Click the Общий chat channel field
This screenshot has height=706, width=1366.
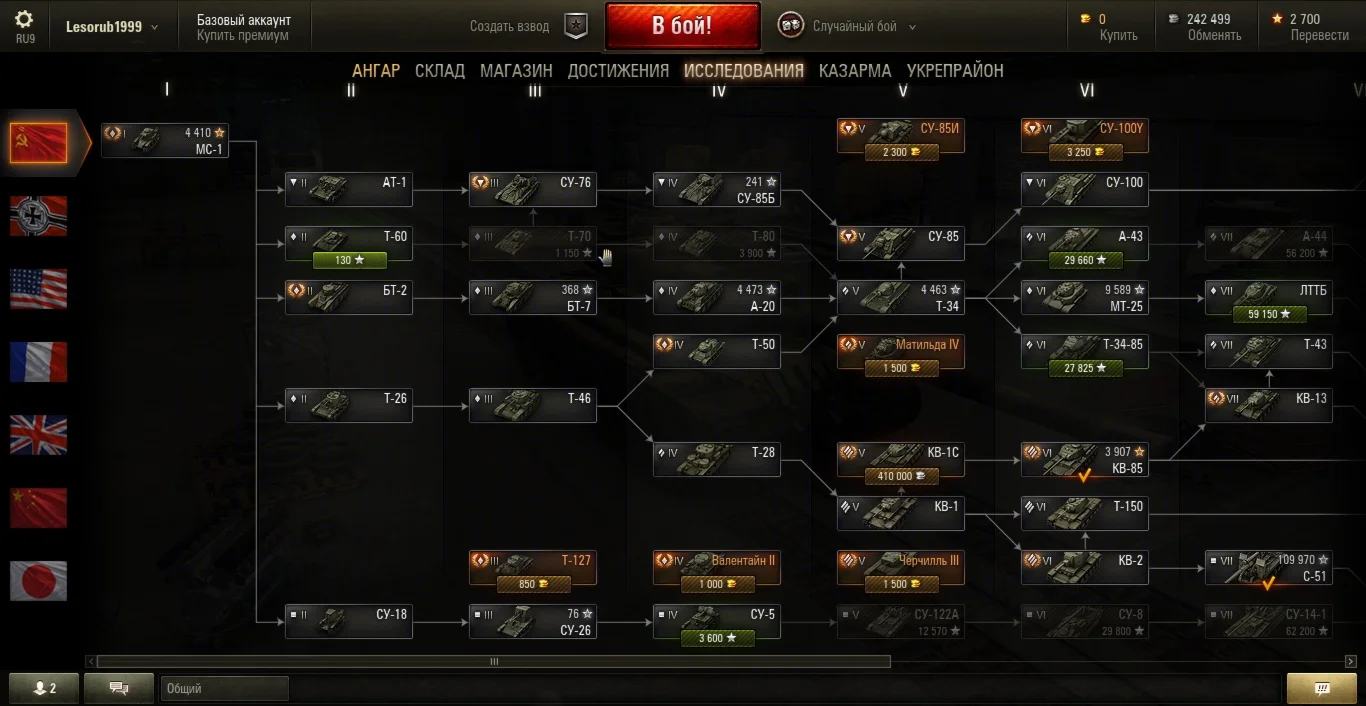224,688
